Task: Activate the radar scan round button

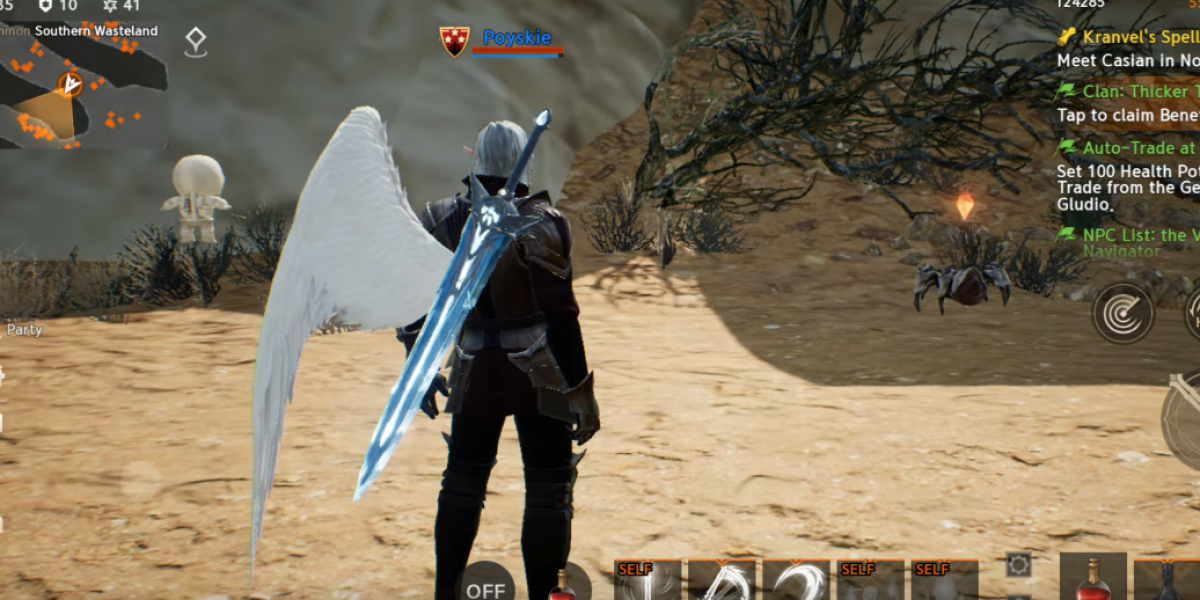Action: 1122,313
